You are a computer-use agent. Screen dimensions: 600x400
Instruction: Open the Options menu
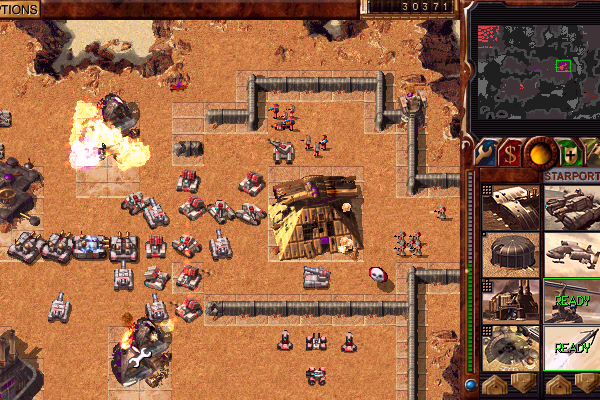pyautogui.click(x=19, y=9)
